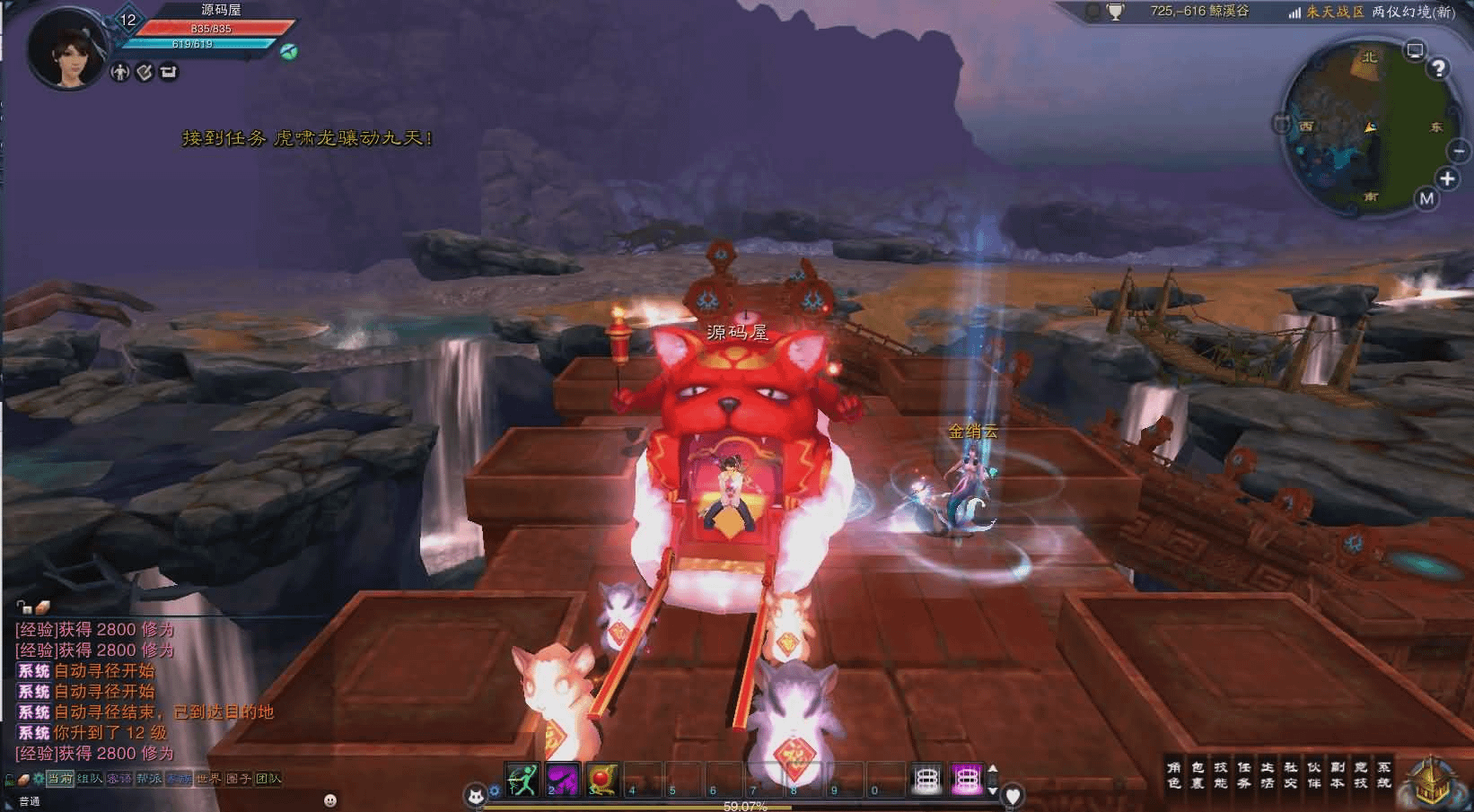The image size is (1474, 812).
Task: Open the 角色 character menu
Action: (1174, 775)
